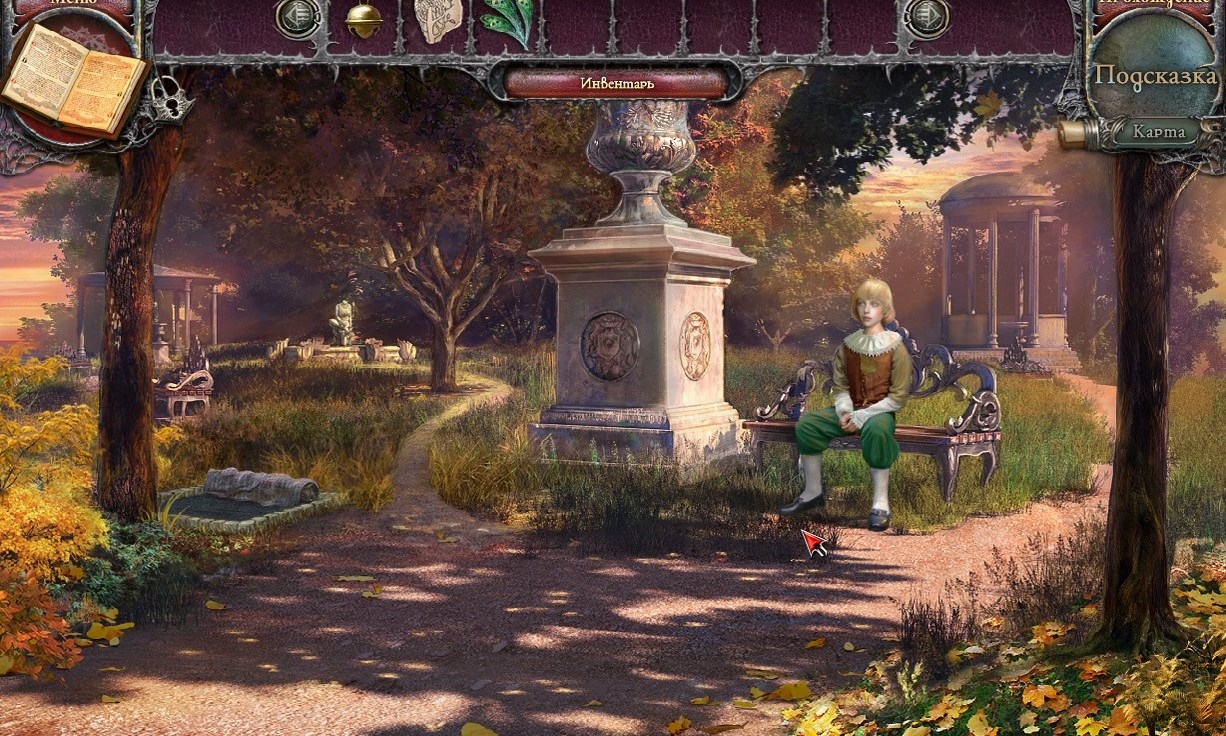The image size is (1226, 736).
Task: Pick the green leaves inventory item
Action: [508, 20]
